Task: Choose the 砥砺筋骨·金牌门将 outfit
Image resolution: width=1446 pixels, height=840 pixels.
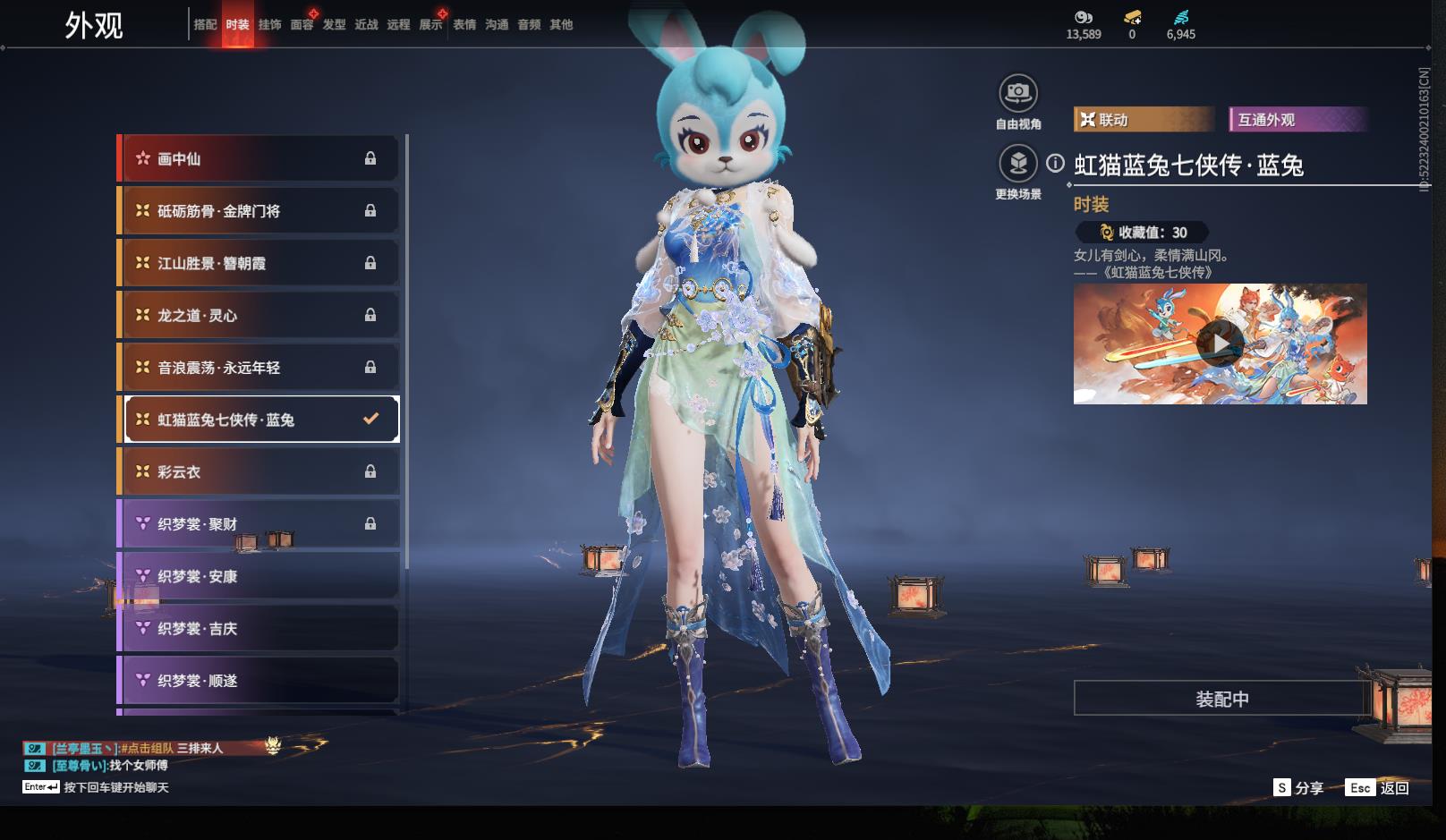Action: point(259,211)
